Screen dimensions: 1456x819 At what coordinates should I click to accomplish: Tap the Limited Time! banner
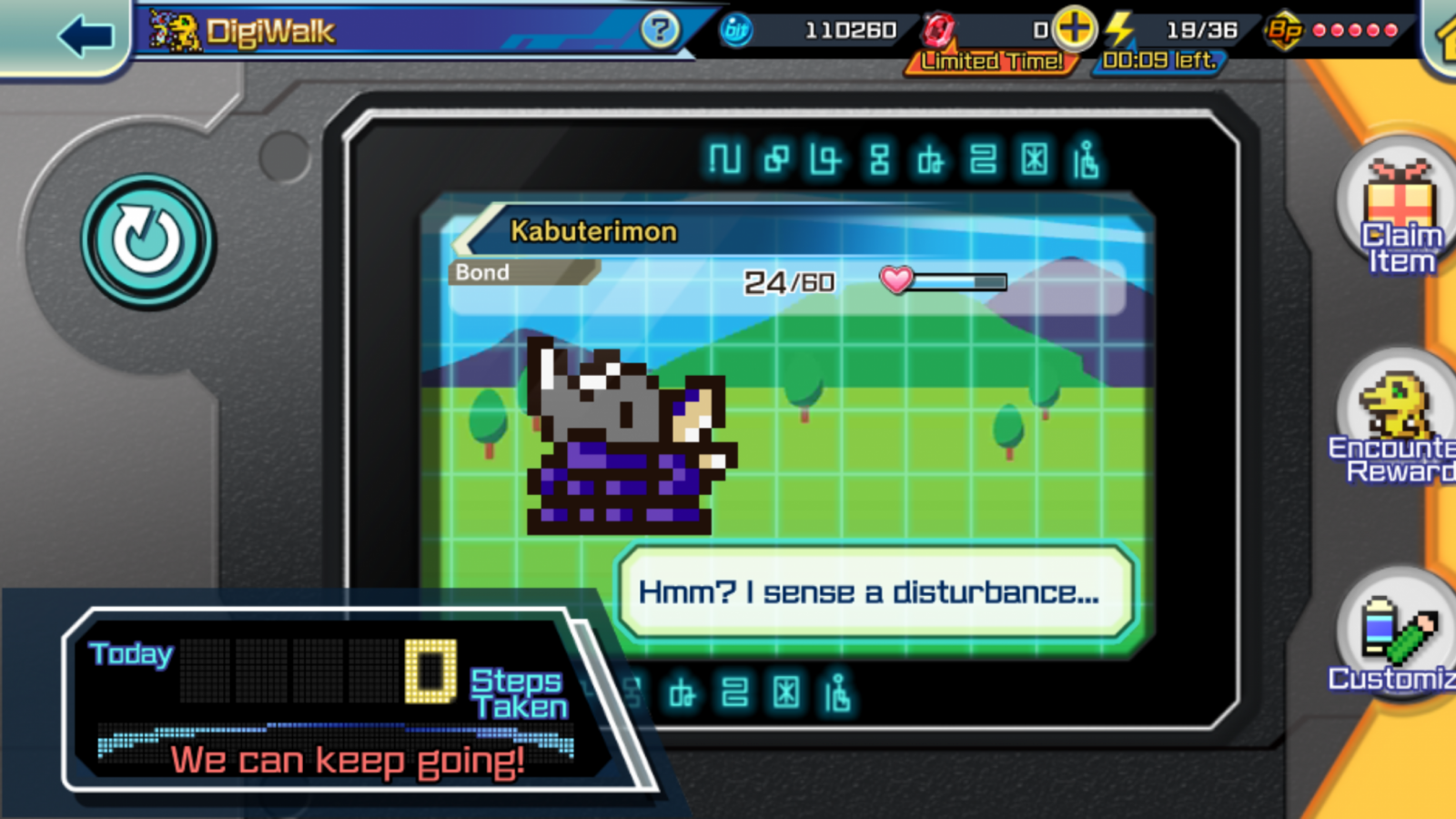click(990, 60)
